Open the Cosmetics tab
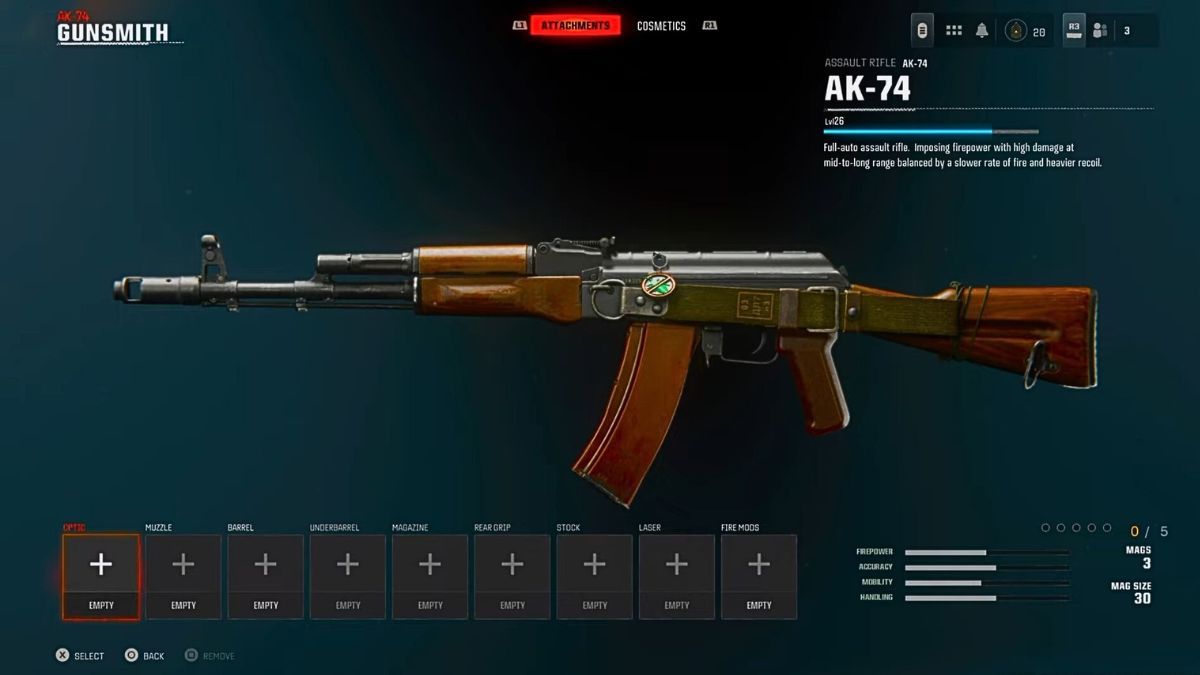1200x675 pixels. [x=661, y=26]
